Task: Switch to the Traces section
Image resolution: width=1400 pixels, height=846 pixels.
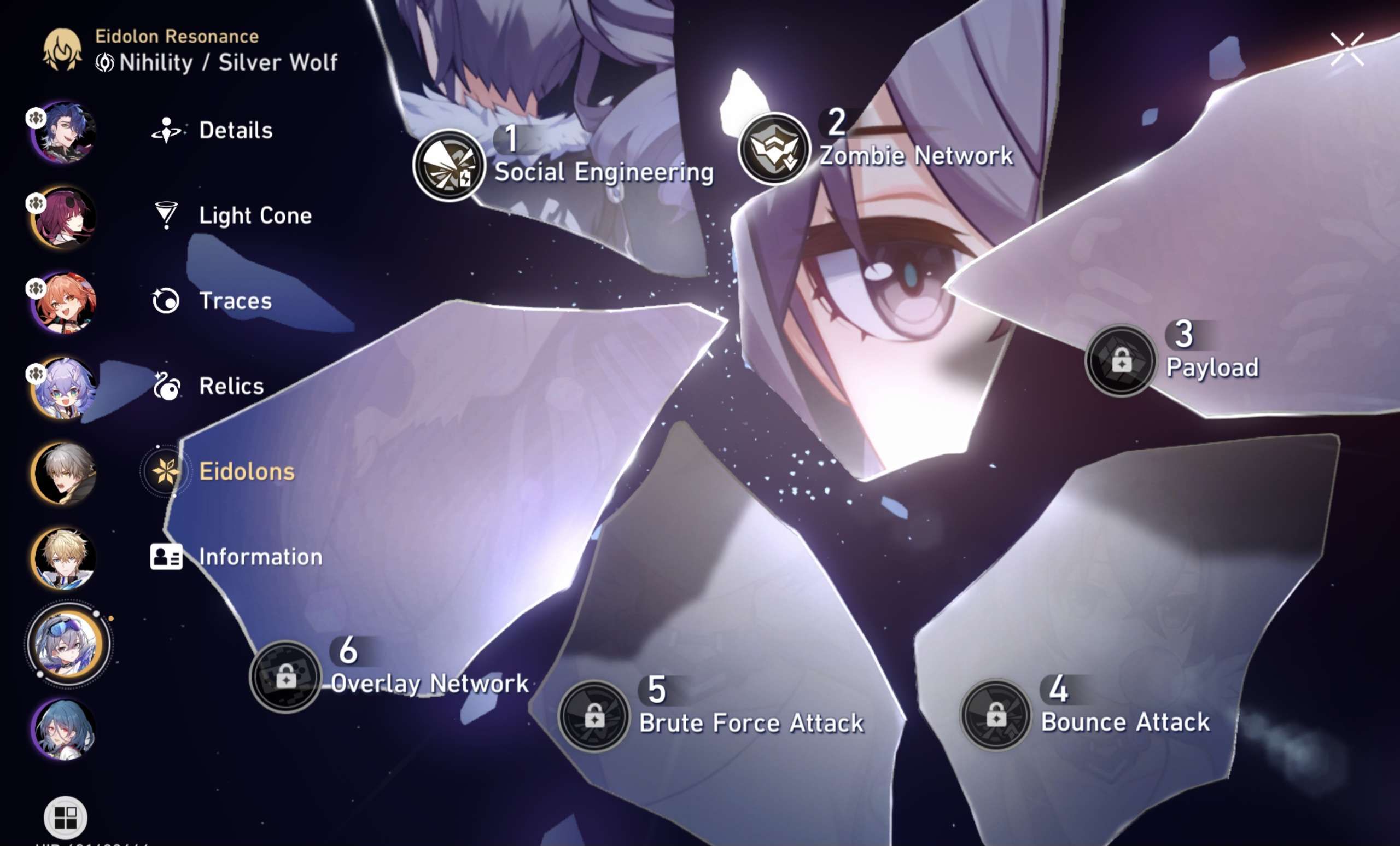Action: pos(235,301)
